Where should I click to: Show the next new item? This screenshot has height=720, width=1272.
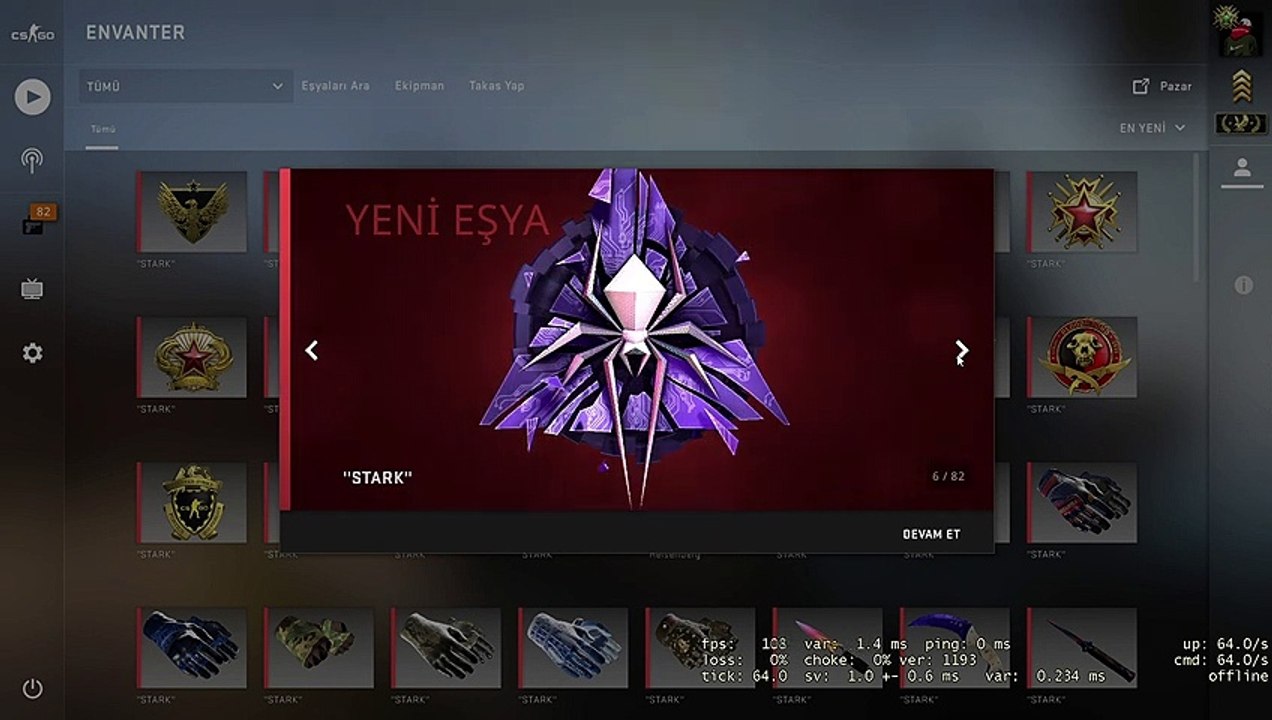pos(961,350)
